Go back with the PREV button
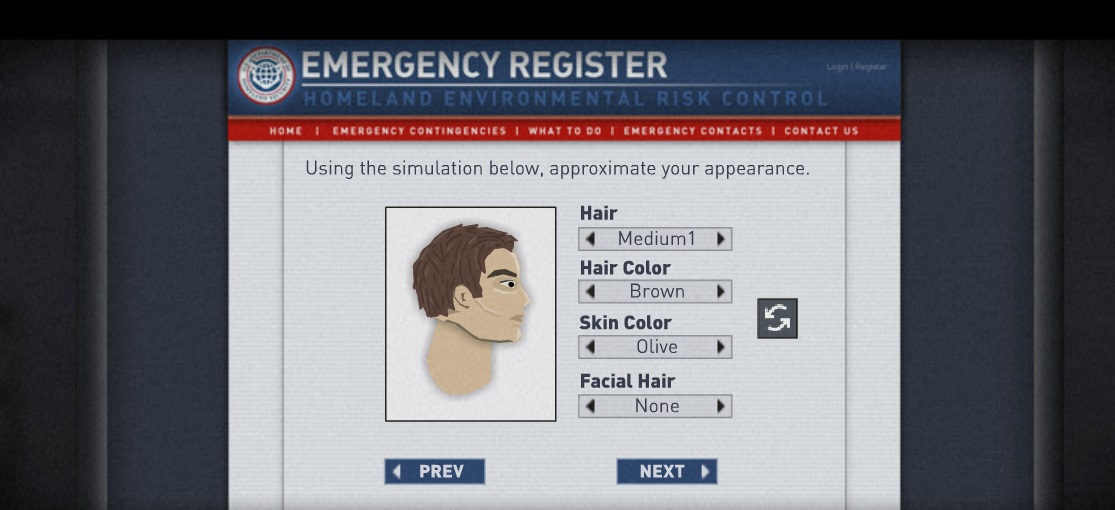 coord(435,472)
